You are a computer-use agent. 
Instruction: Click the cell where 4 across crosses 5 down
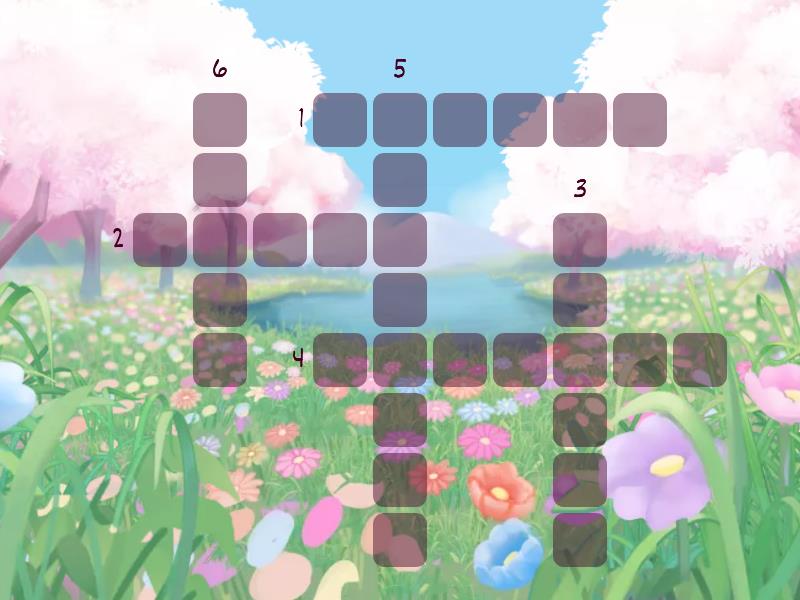pyautogui.click(x=400, y=360)
